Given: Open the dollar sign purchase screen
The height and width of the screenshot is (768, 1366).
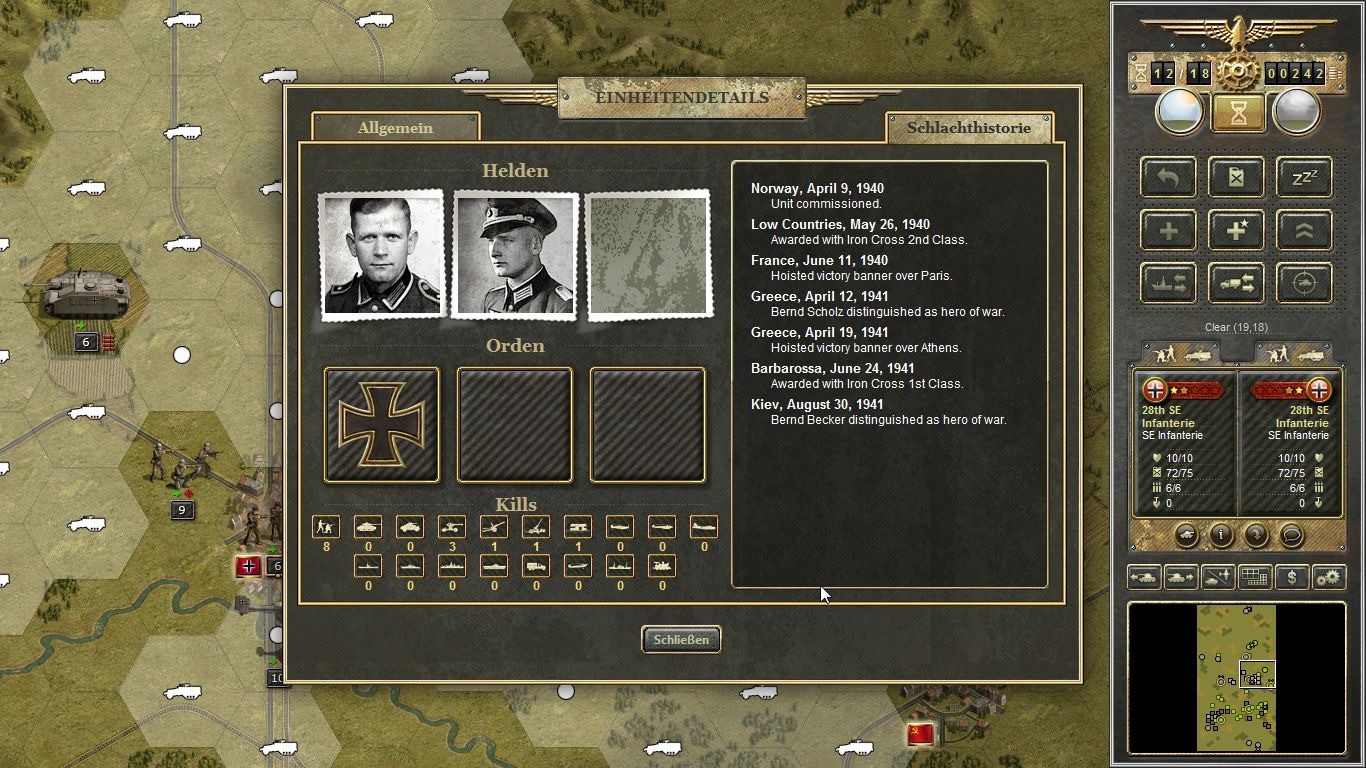Looking at the screenshot, I should point(1292,577).
